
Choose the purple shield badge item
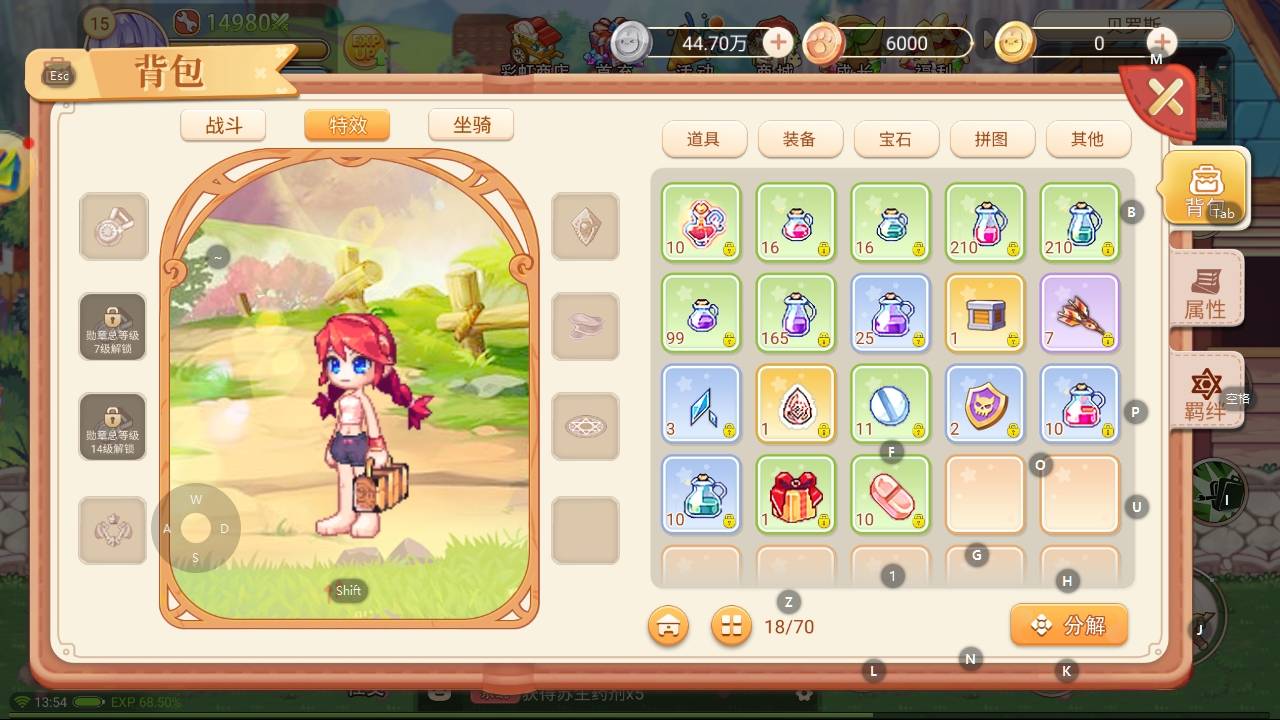[985, 403]
